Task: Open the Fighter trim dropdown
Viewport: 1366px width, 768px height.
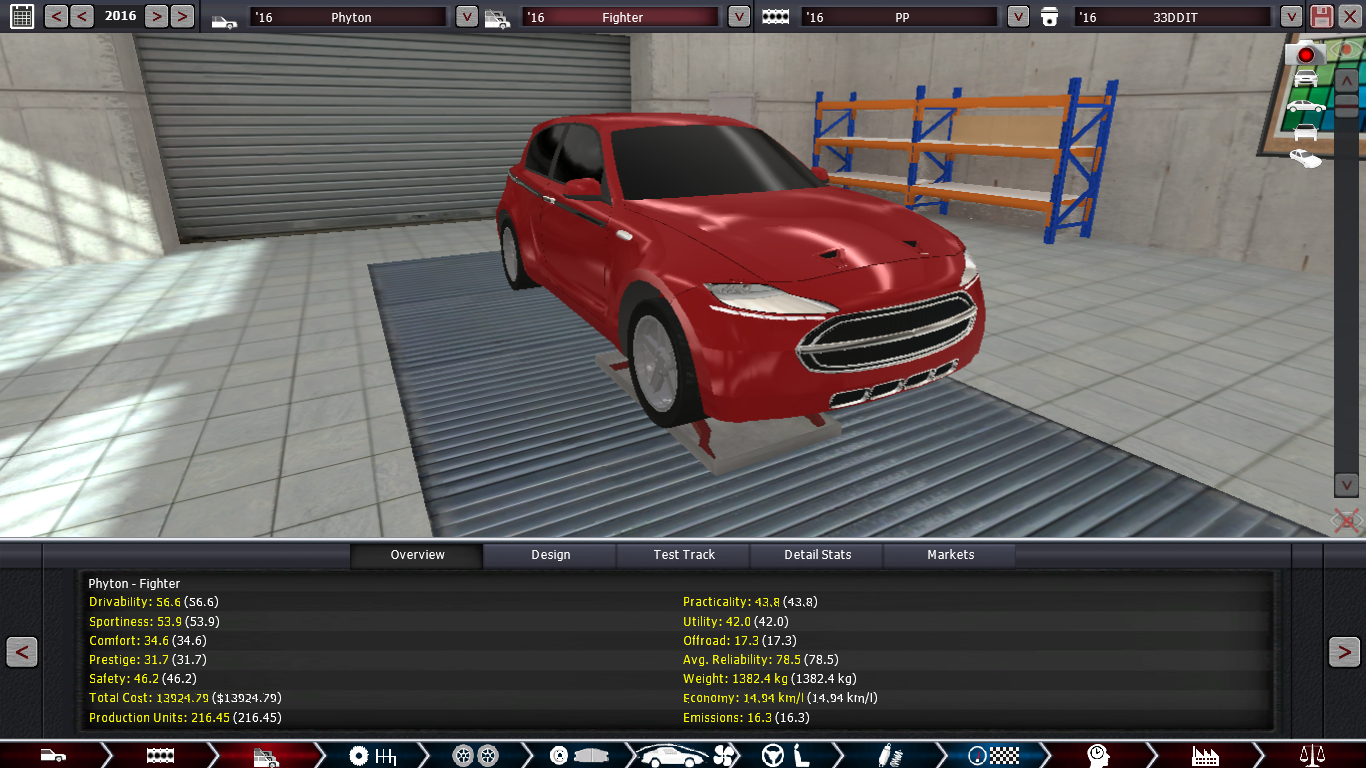Action: coord(738,17)
